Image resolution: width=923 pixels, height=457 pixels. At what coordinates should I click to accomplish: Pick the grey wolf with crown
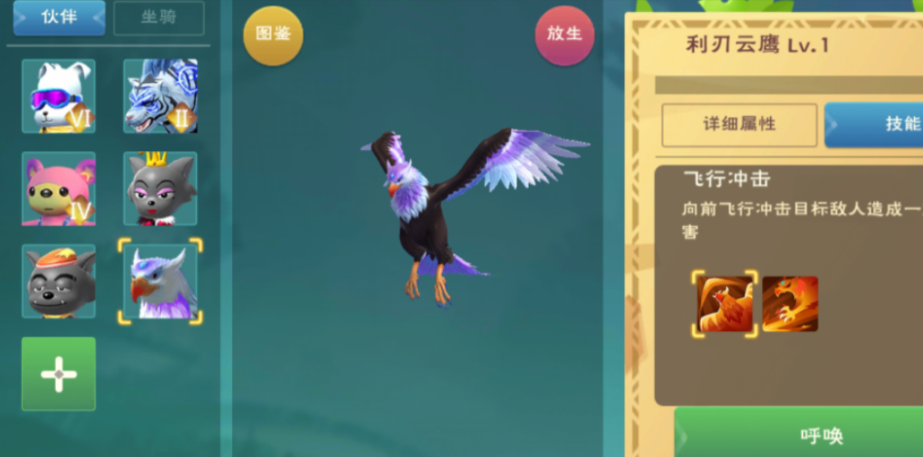click(160, 189)
